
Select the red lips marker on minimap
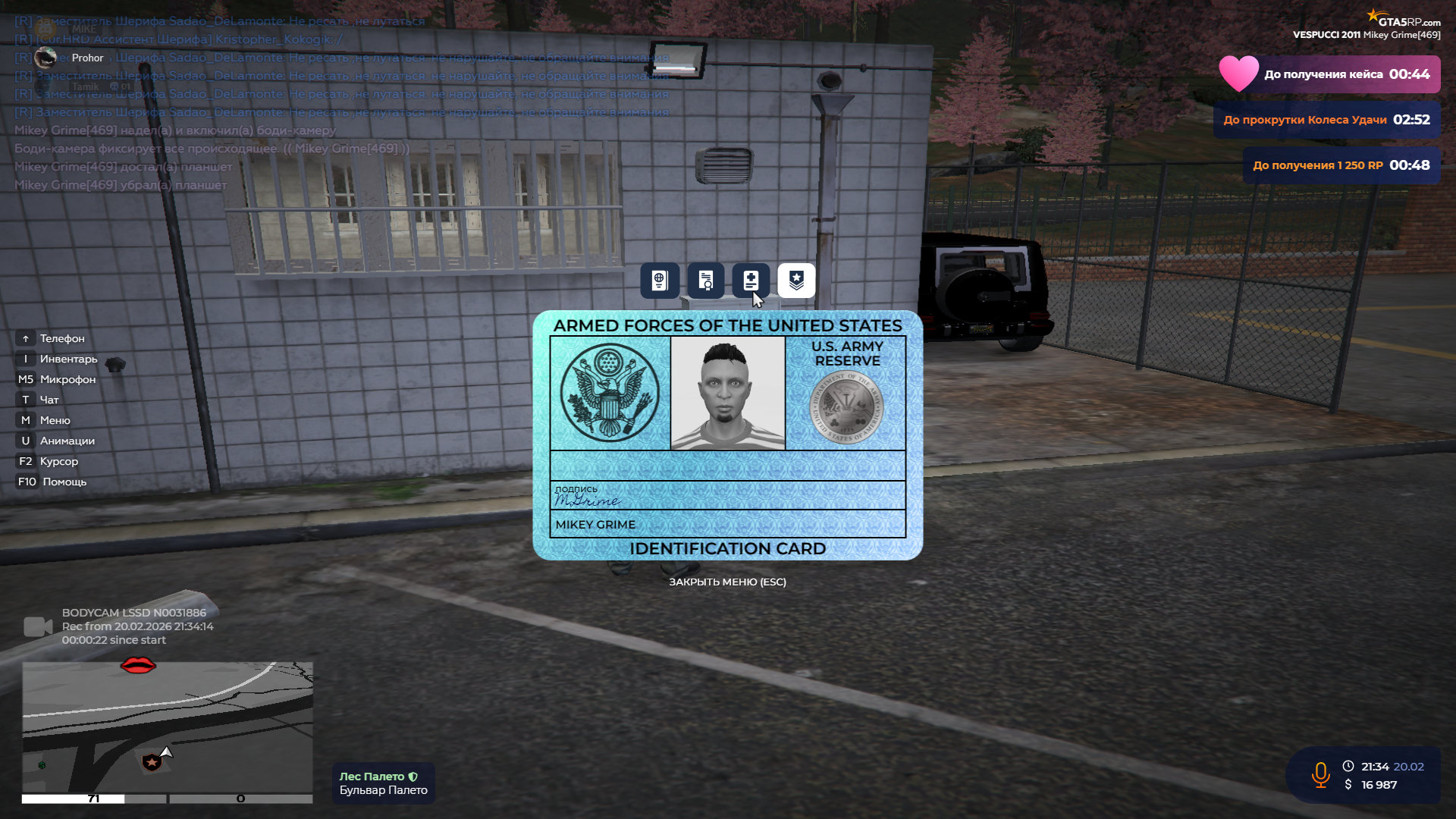(138, 665)
